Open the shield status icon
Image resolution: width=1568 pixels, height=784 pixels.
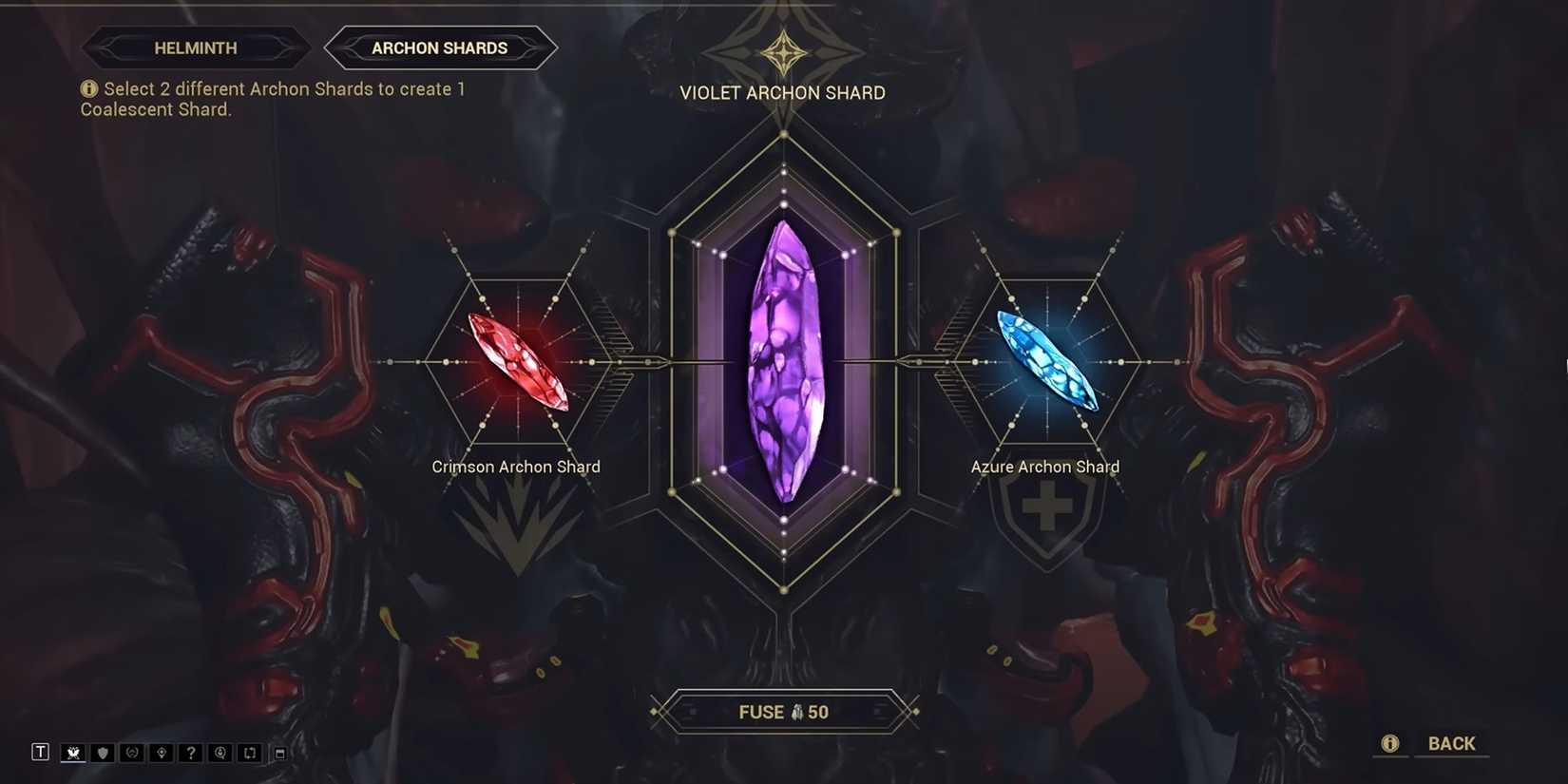[x=102, y=752]
